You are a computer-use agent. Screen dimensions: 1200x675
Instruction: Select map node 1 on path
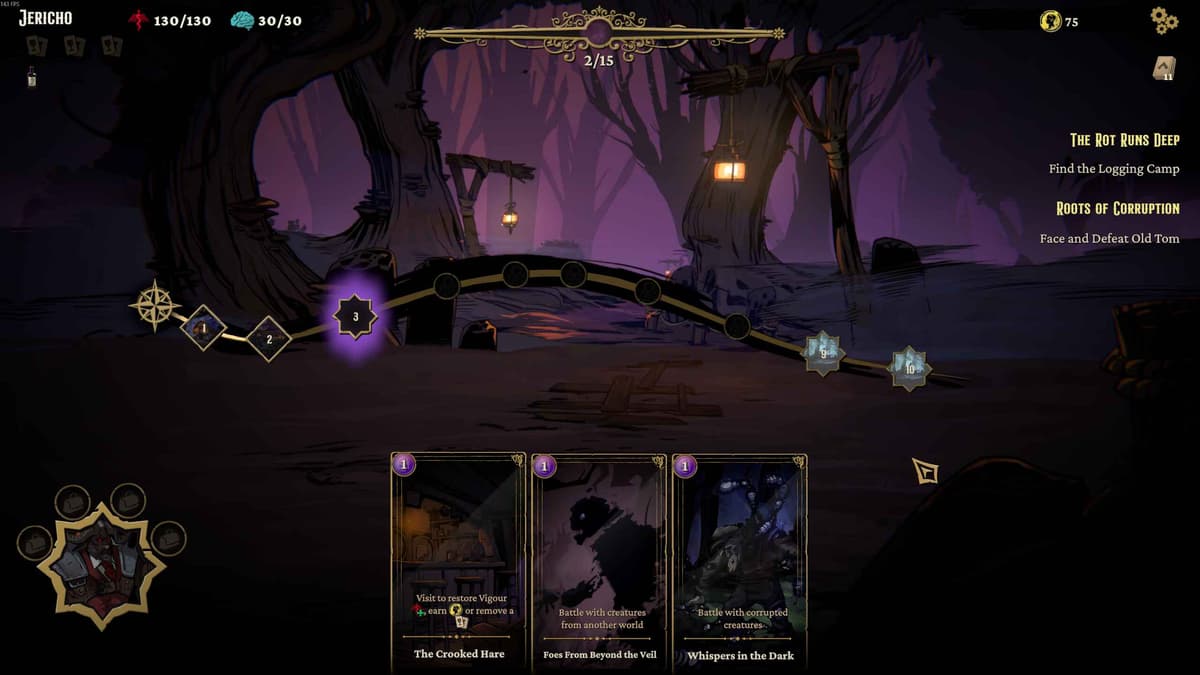click(203, 327)
